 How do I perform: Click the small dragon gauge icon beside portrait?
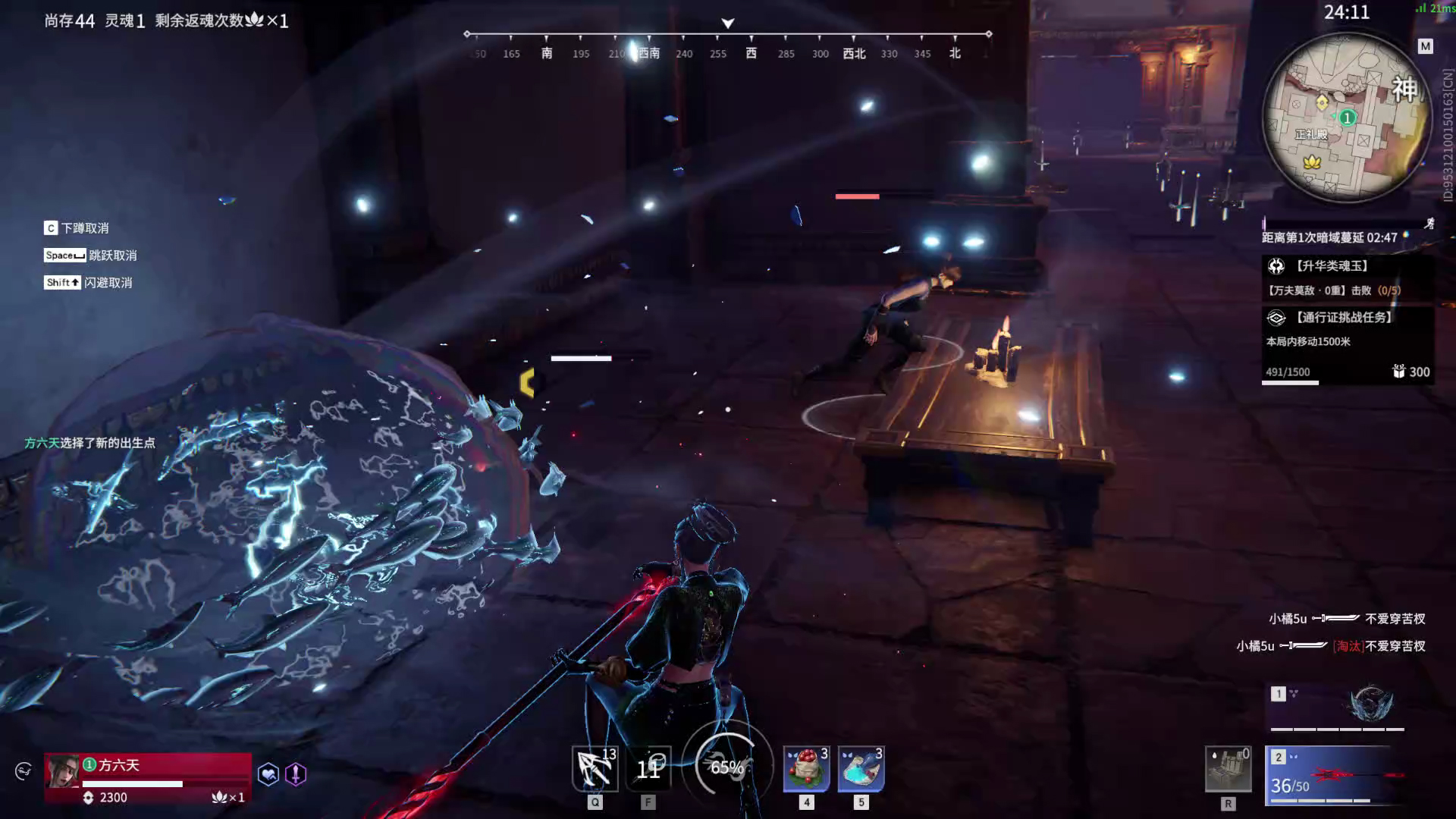click(24, 771)
